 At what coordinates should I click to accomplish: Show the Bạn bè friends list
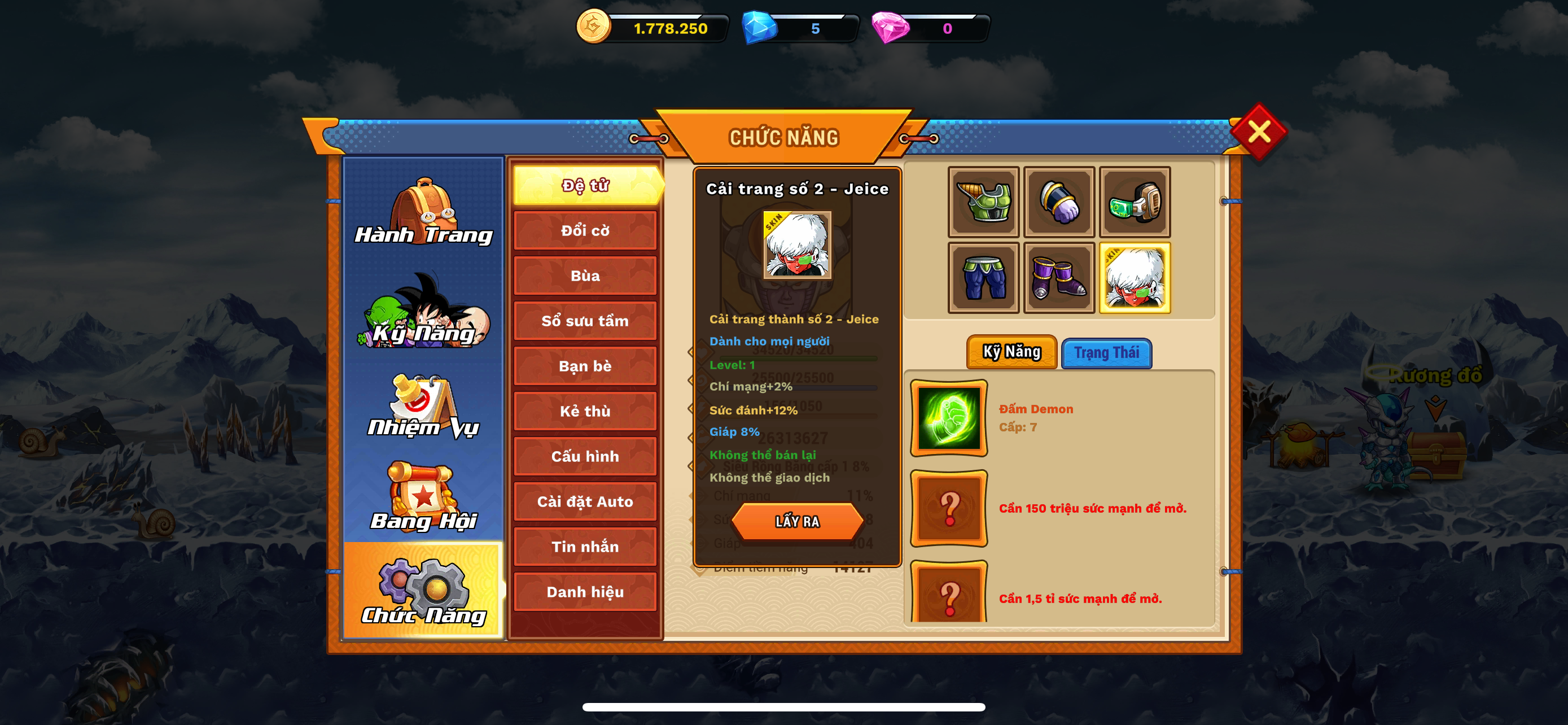click(585, 366)
